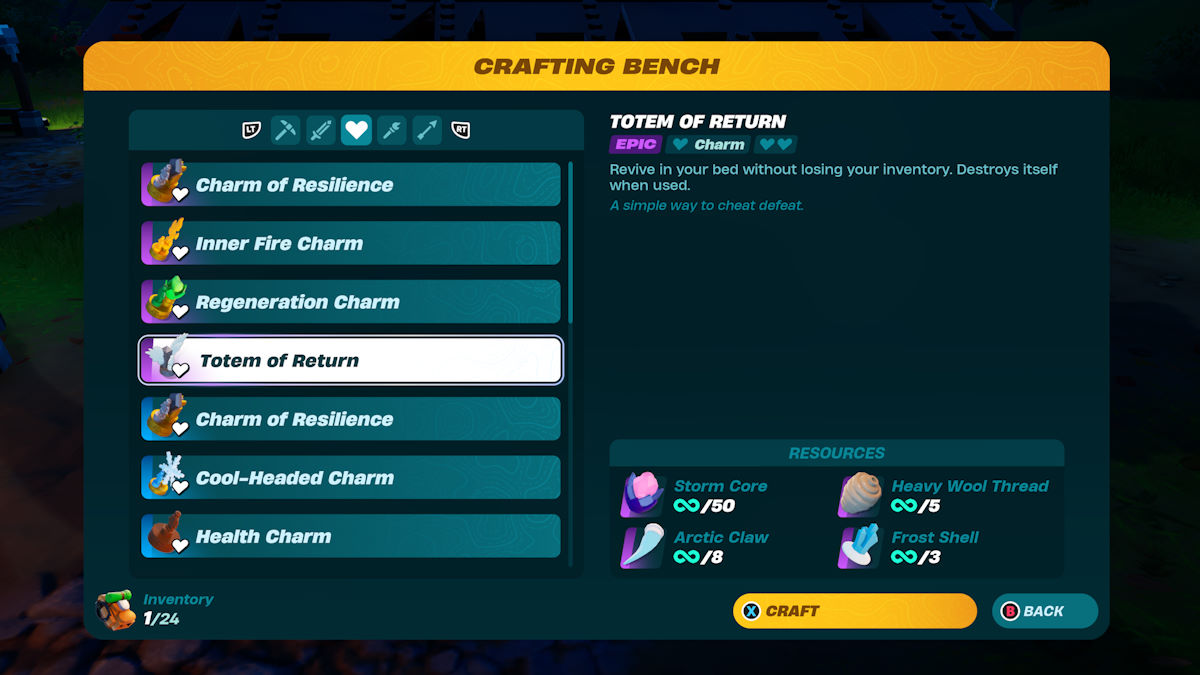Choose the Health Charm recipe
The image size is (1200, 675).
350,536
